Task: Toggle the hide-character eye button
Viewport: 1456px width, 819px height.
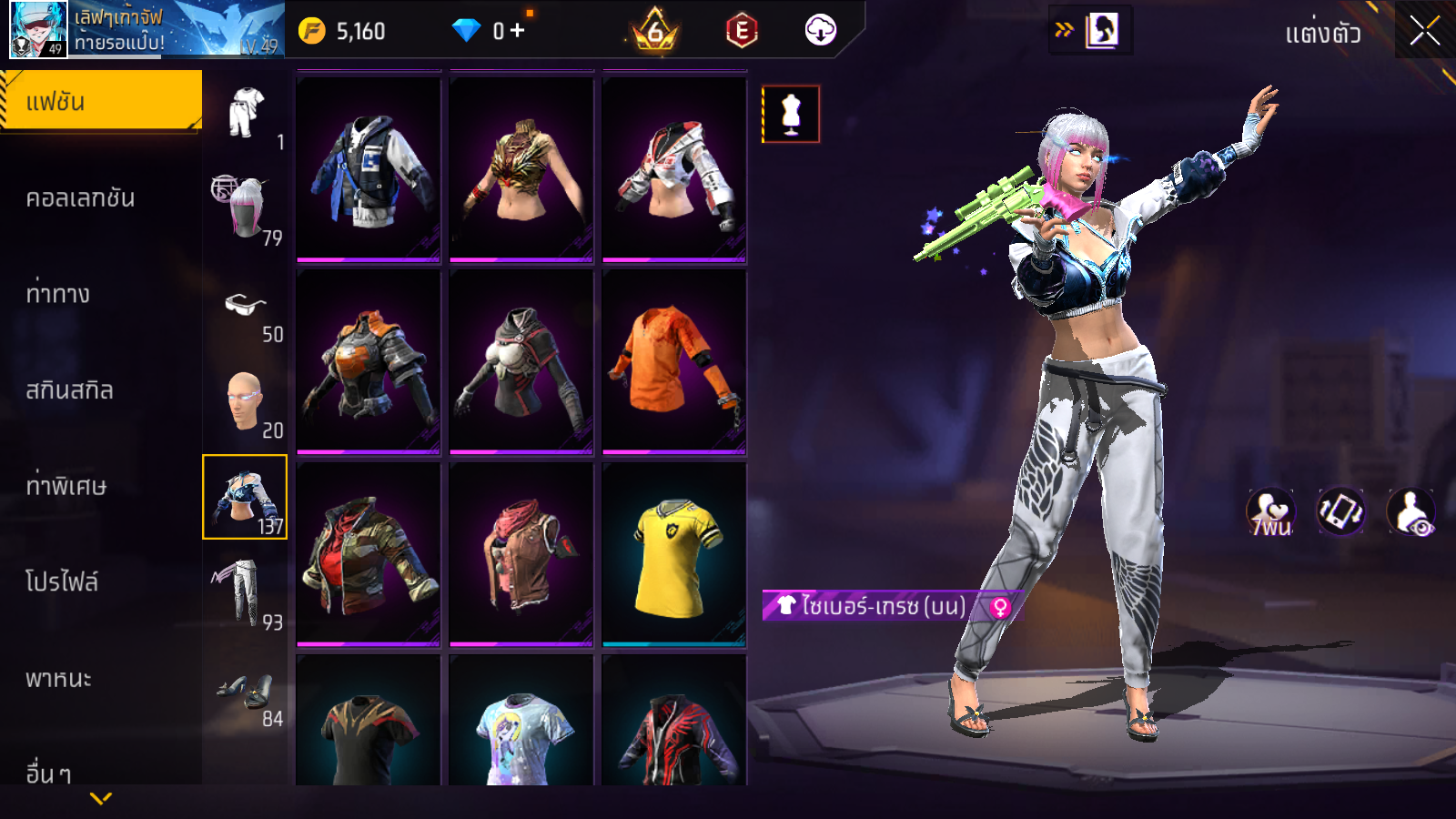Action: (1411, 512)
